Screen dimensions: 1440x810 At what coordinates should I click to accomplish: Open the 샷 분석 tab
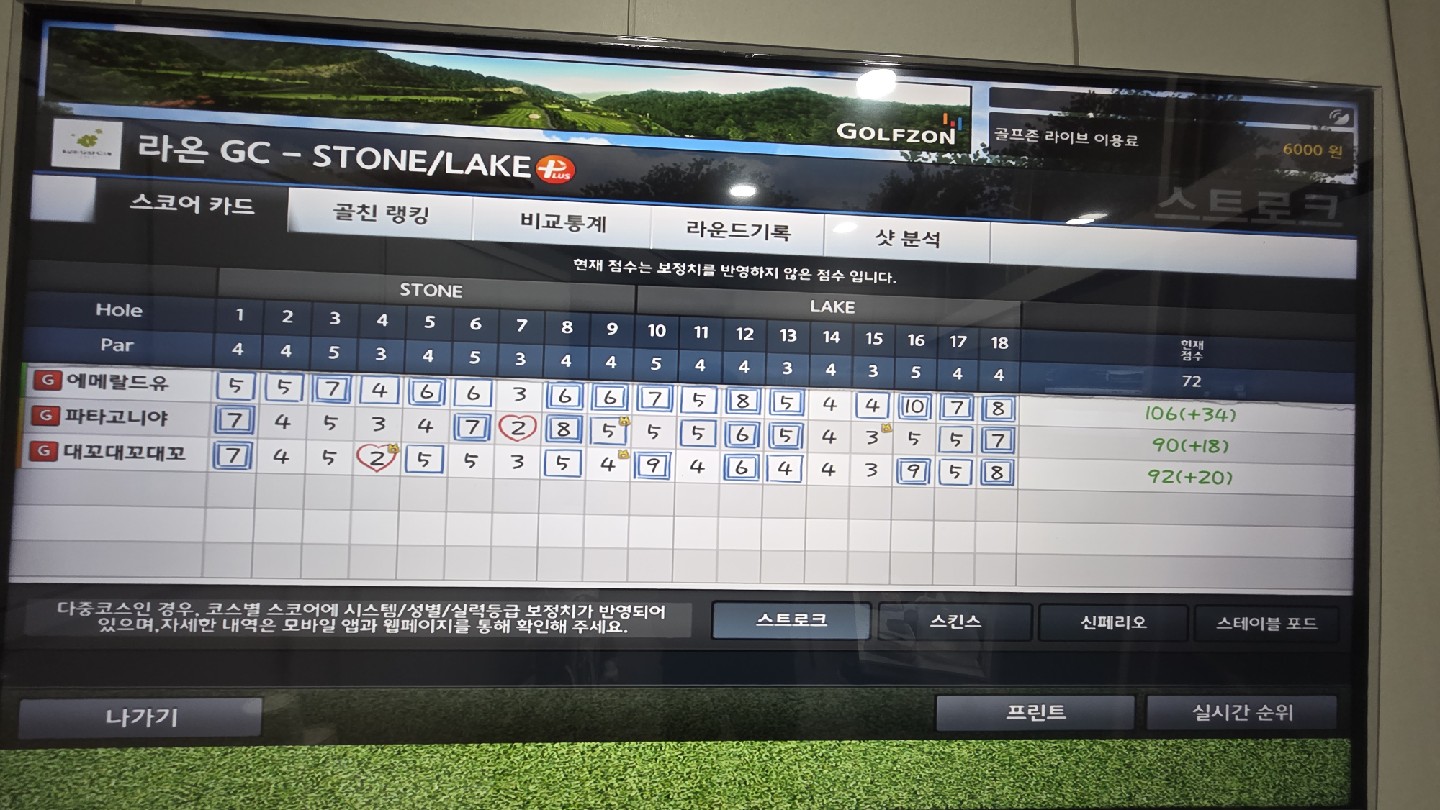907,240
